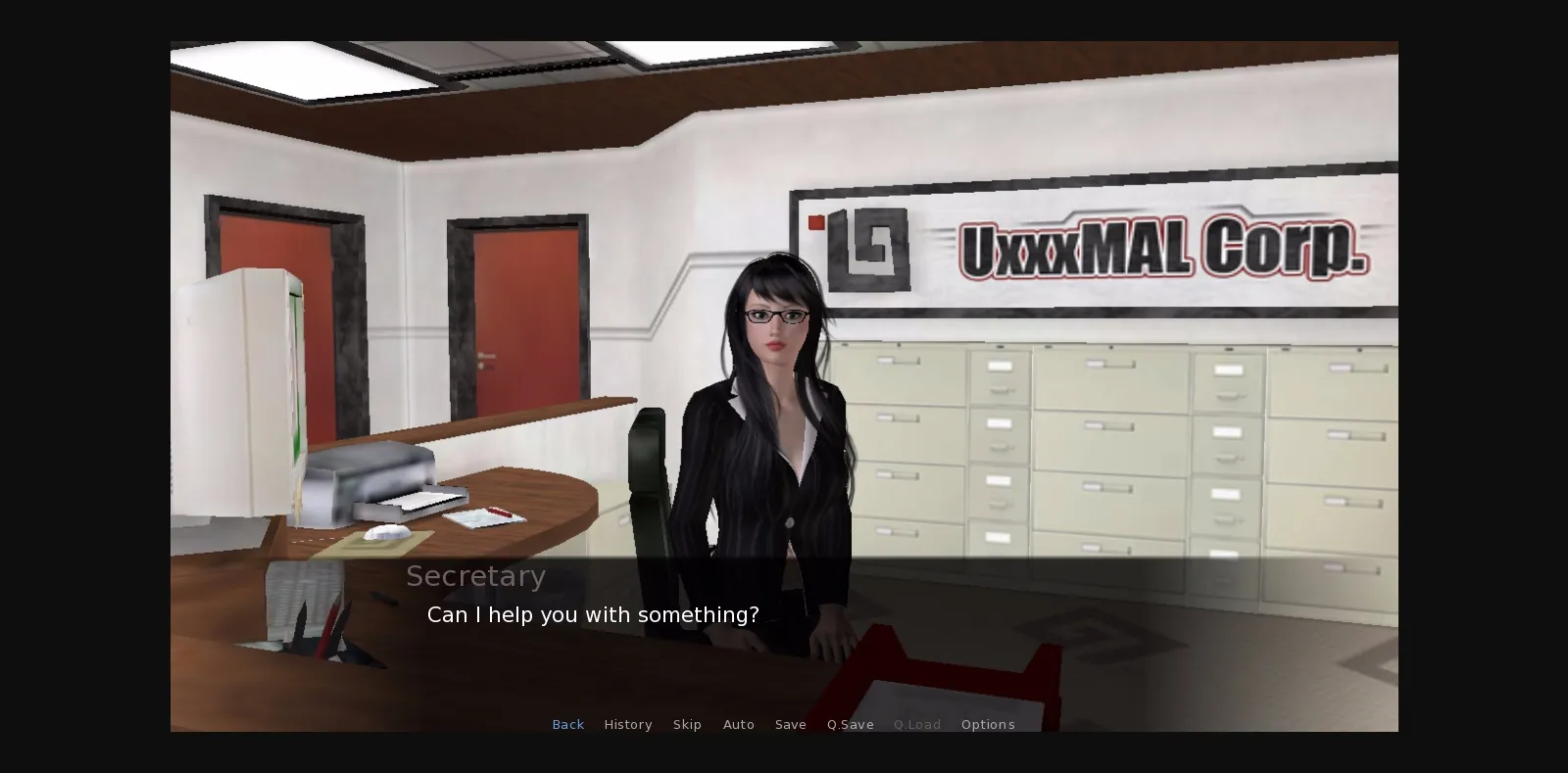Image resolution: width=1568 pixels, height=773 pixels.
Task: Click the dialogue text to advance
Action: click(x=592, y=615)
